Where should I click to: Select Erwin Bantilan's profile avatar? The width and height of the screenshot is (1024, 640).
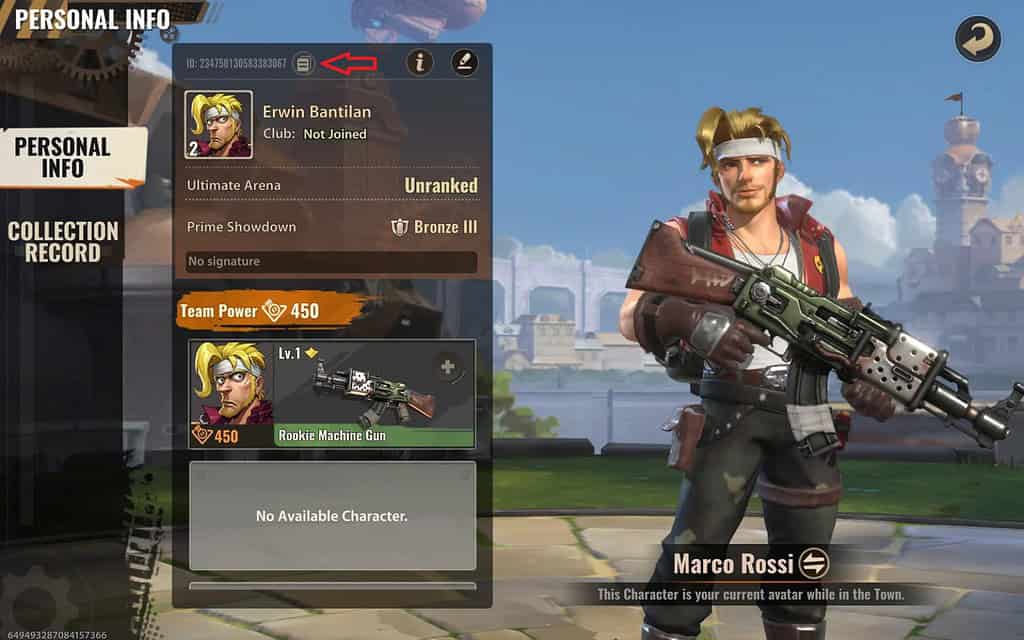[x=219, y=125]
